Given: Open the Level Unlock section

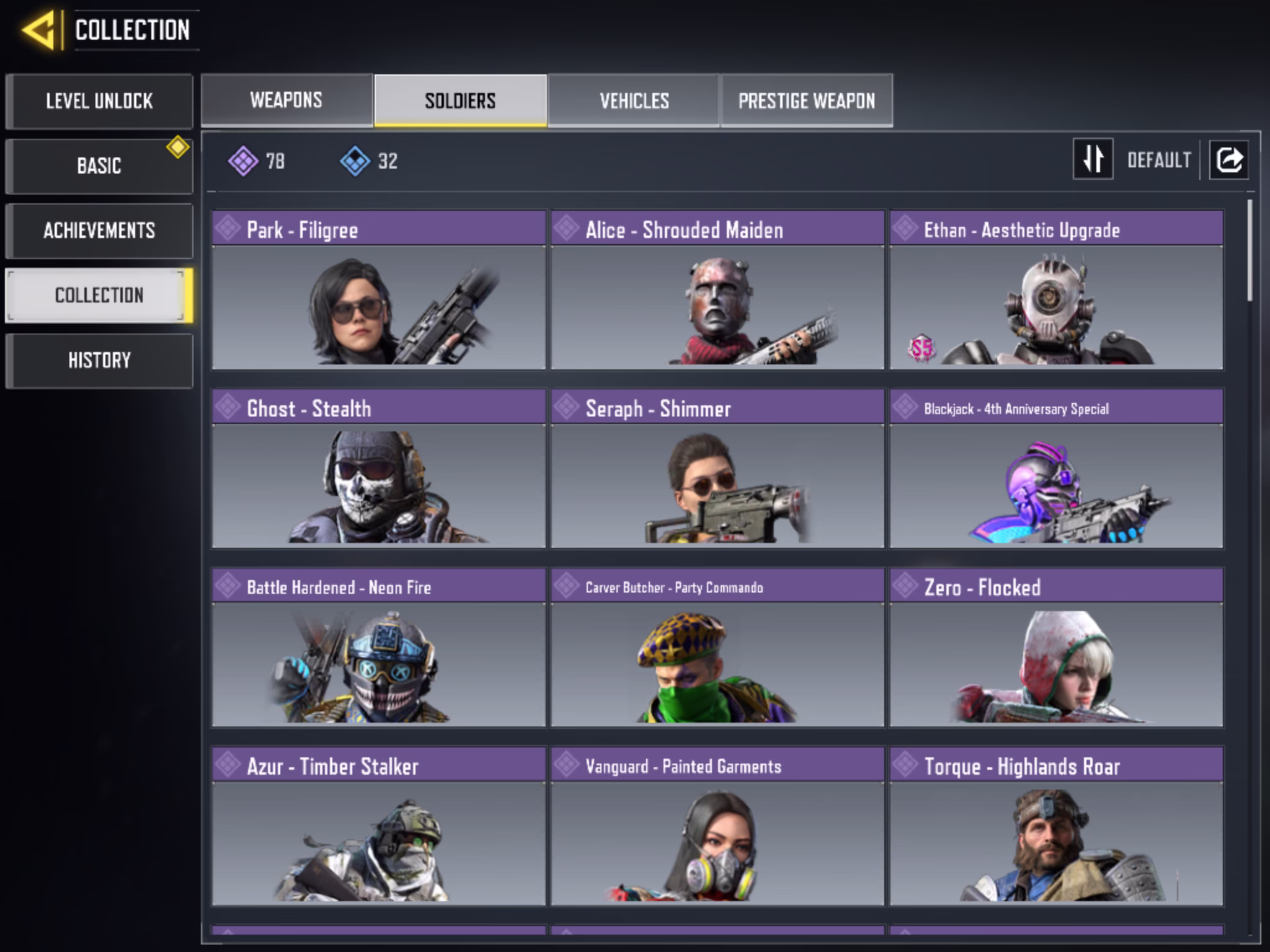Looking at the screenshot, I should tap(99, 101).
